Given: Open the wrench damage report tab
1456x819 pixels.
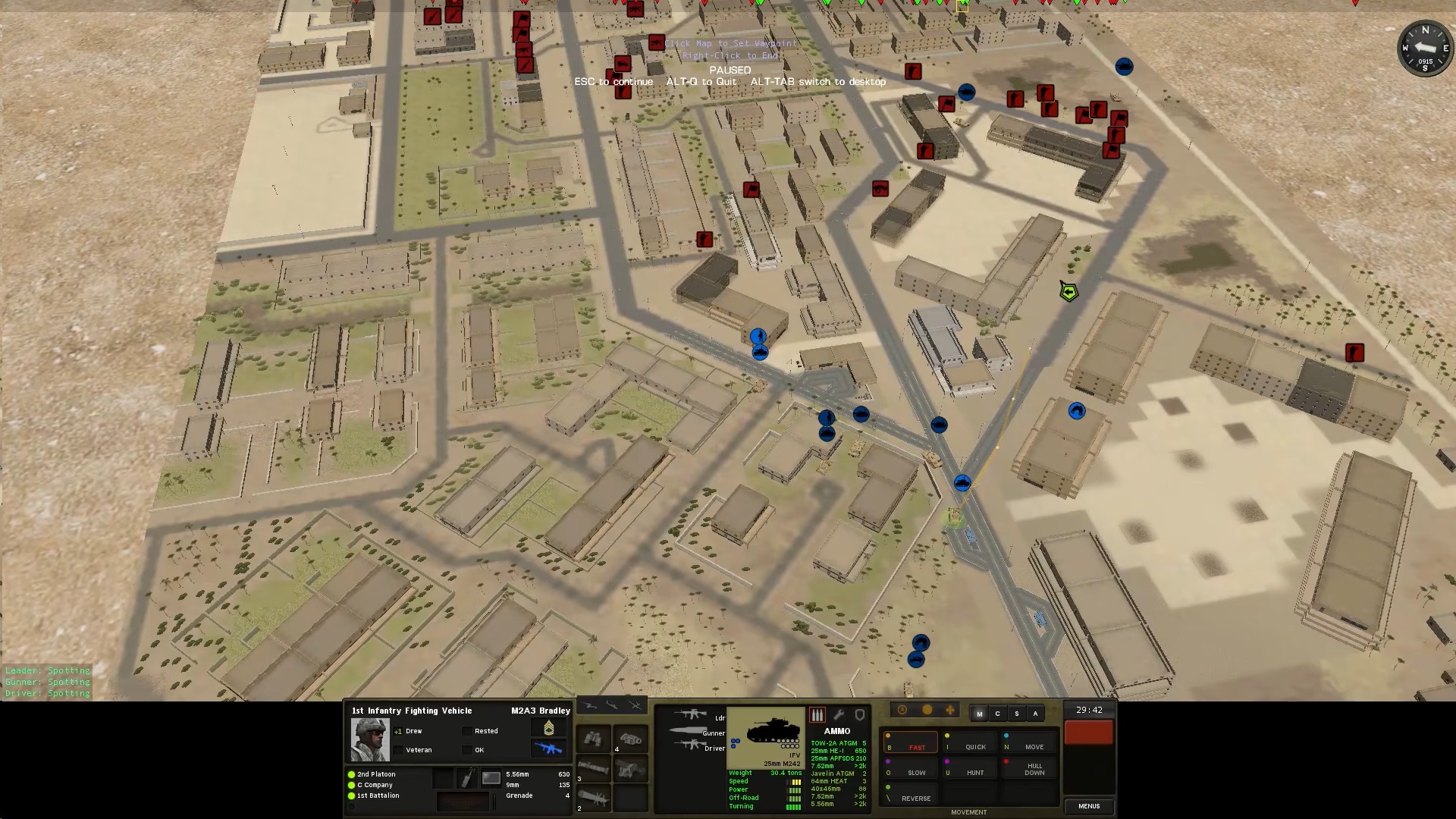Looking at the screenshot, I should tap(839, 714).
